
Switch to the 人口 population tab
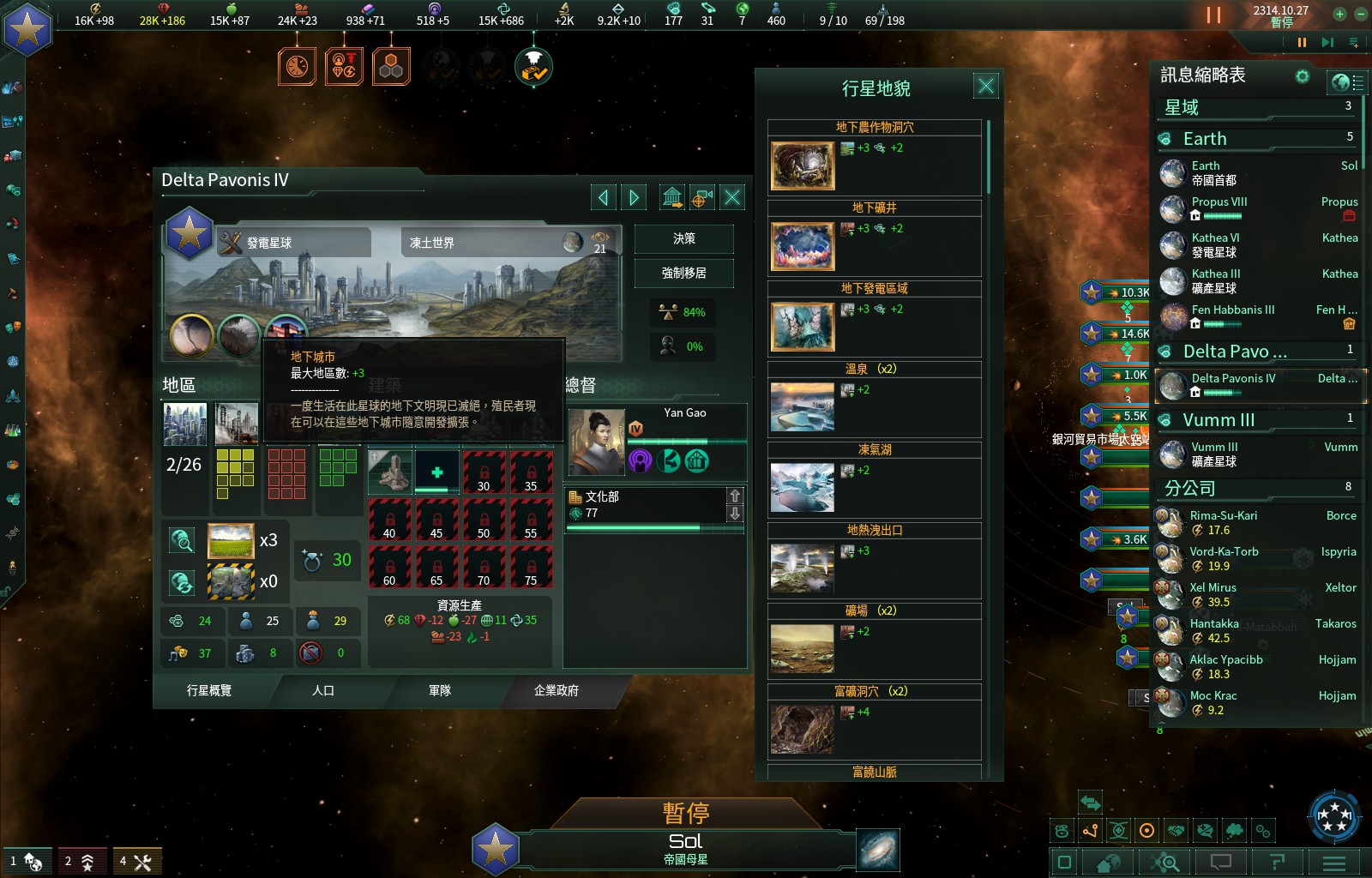coord(323,690)
